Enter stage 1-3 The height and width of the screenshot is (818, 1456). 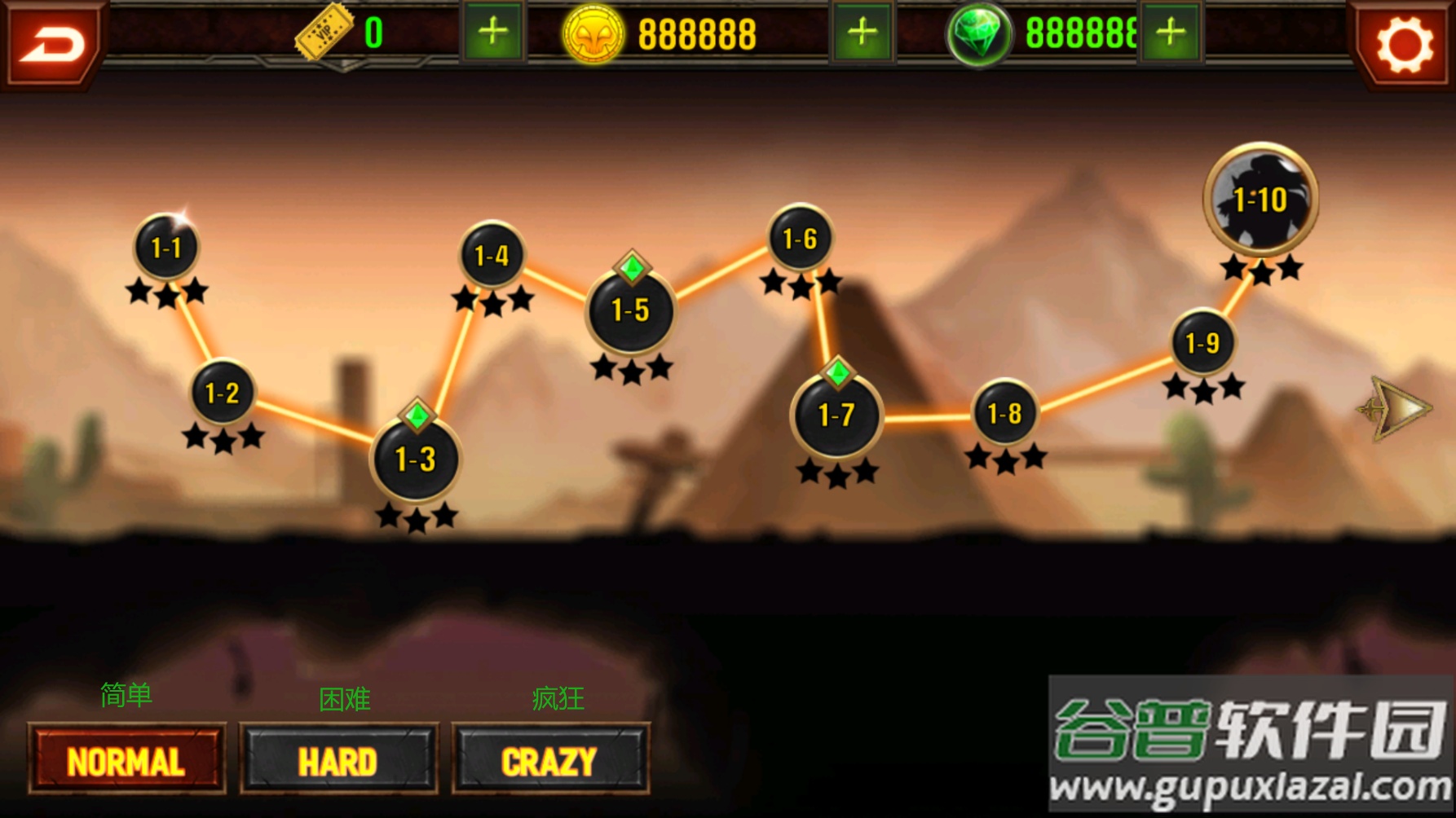pos(416,459)
